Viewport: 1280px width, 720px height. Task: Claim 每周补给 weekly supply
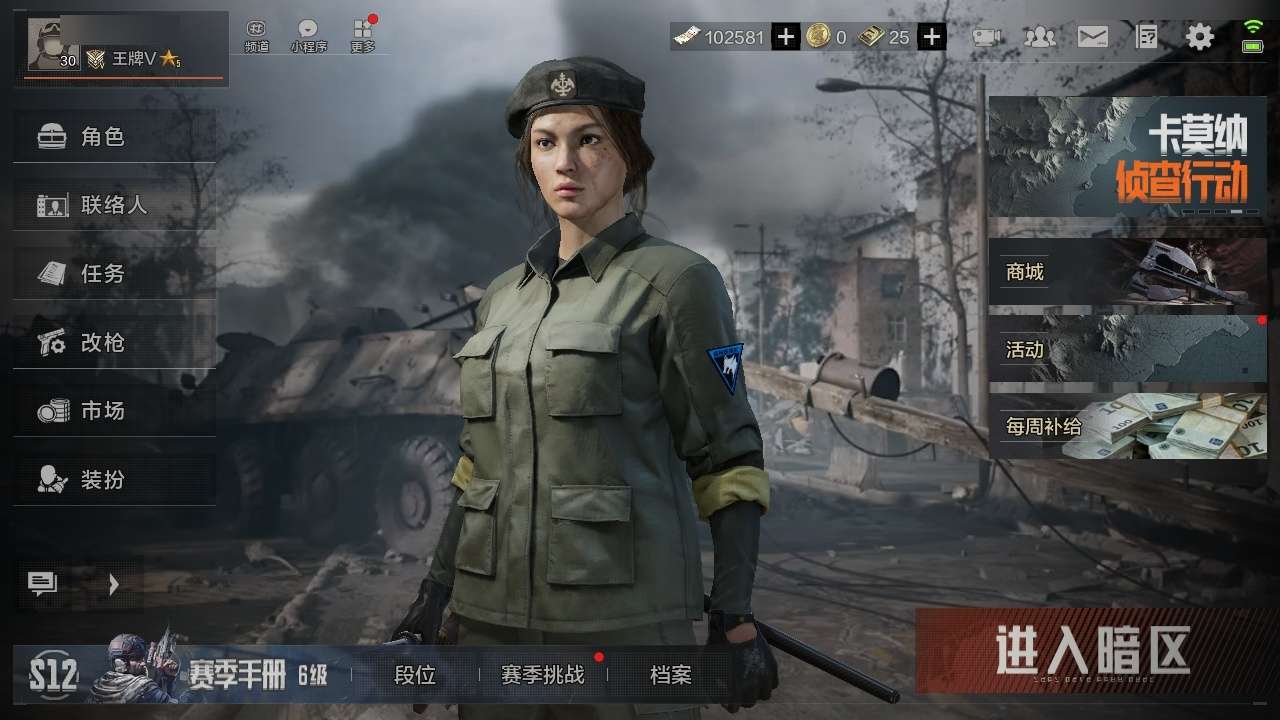tap(1127, 426)
